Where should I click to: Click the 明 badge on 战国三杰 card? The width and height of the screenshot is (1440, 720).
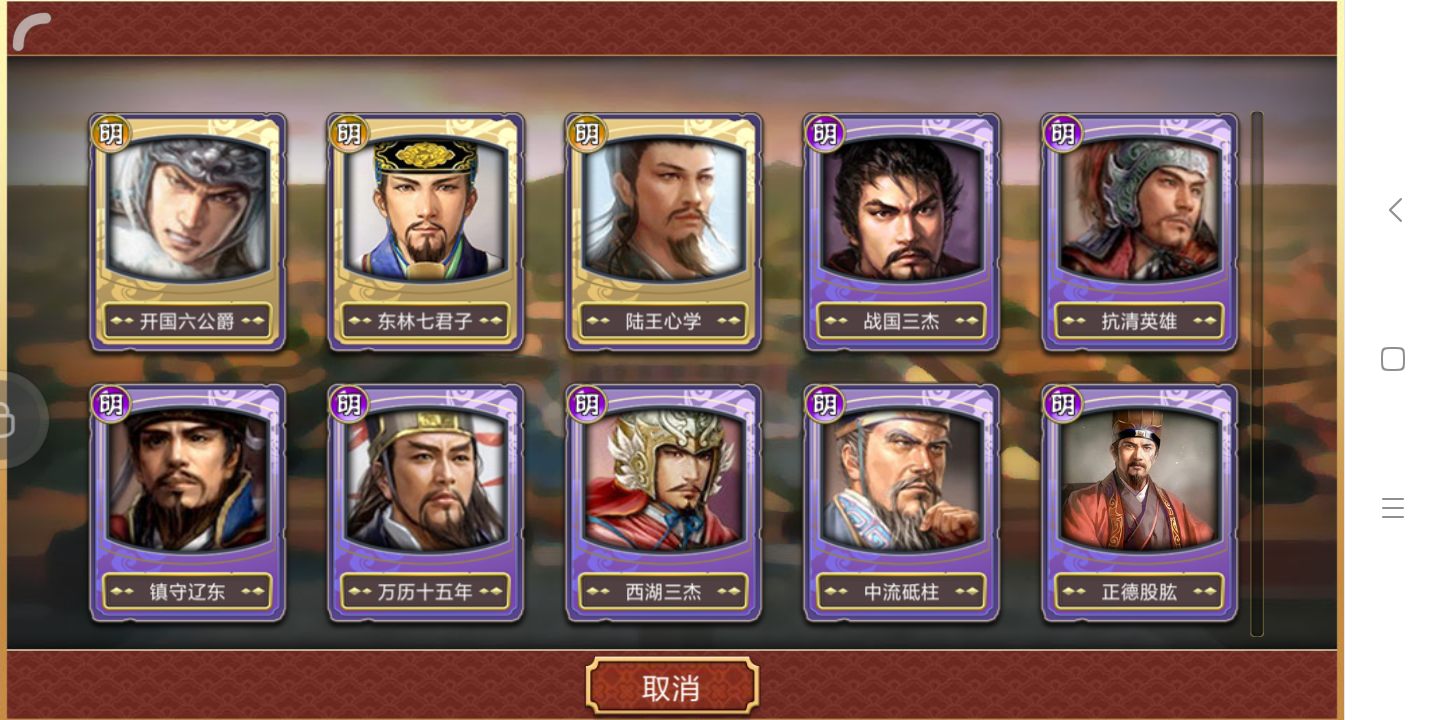click(x=825, y=133)
